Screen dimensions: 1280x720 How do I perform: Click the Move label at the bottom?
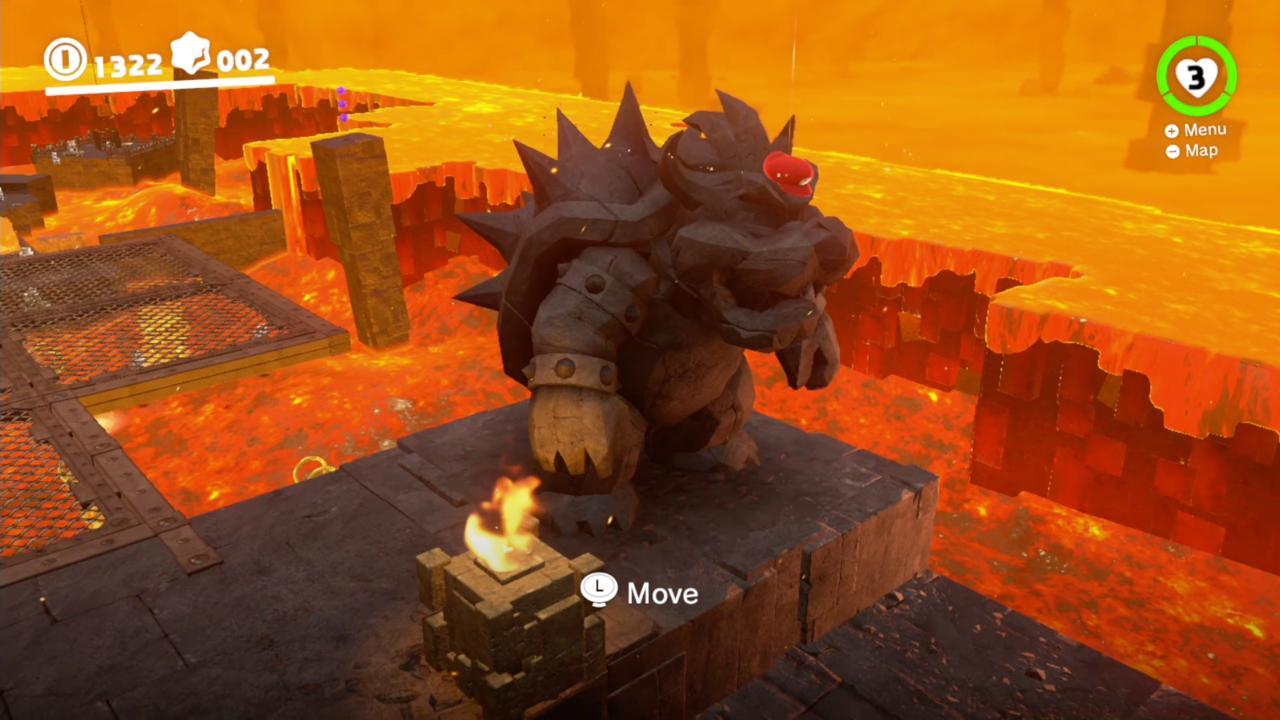[x=662, y=593]
